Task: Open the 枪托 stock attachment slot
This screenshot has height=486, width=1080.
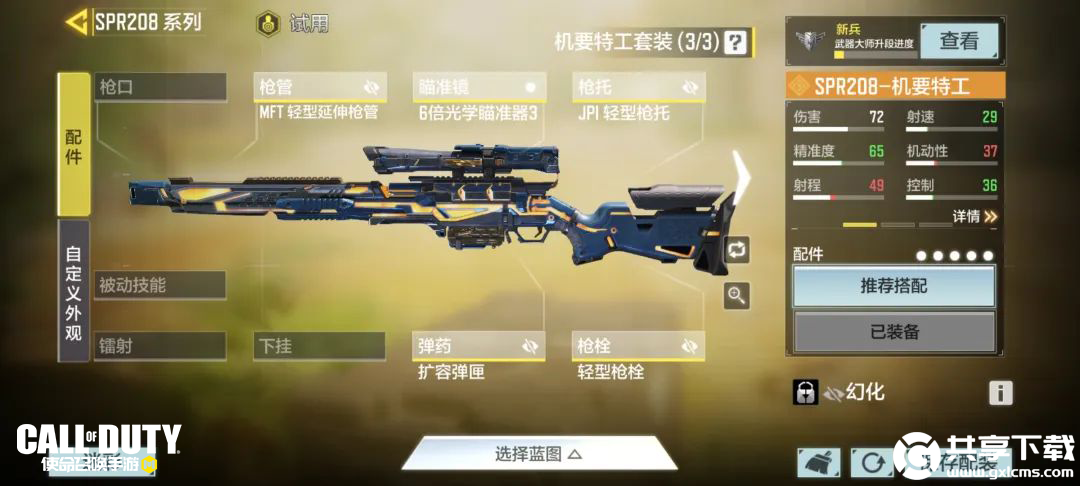Action: 639,88
